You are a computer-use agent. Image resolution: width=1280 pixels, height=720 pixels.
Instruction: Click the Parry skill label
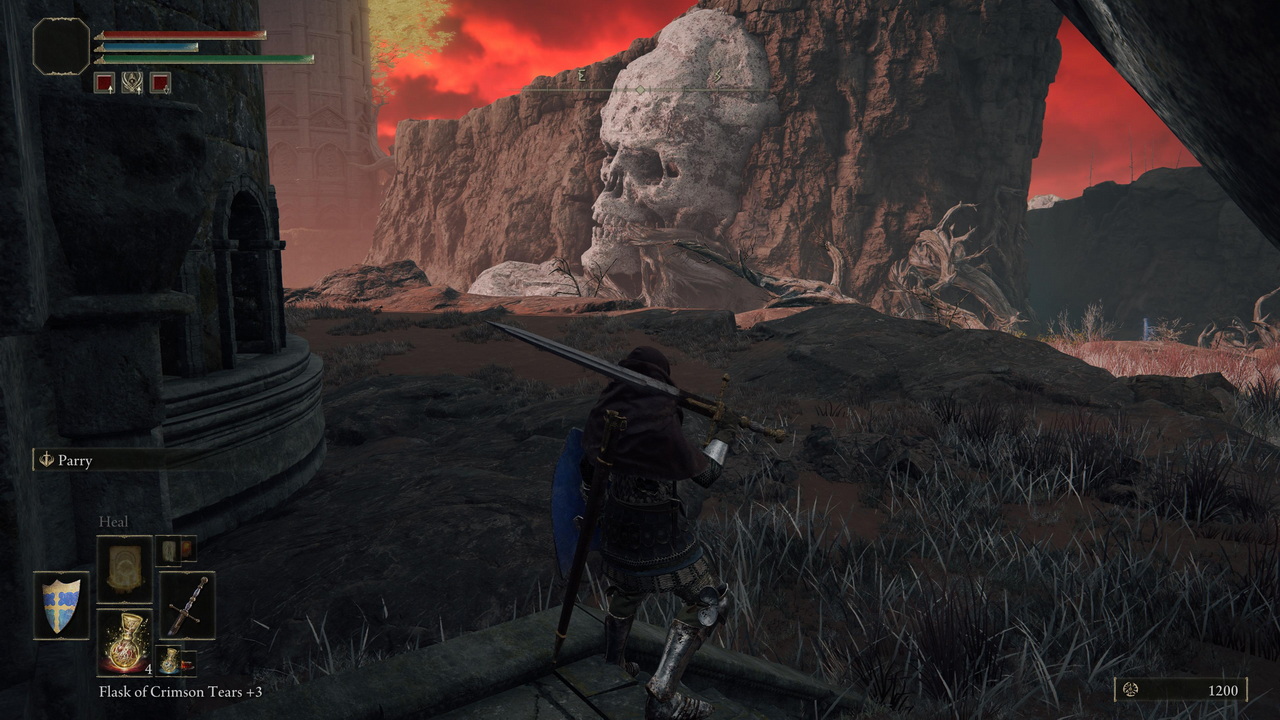(x=75, y=460)
